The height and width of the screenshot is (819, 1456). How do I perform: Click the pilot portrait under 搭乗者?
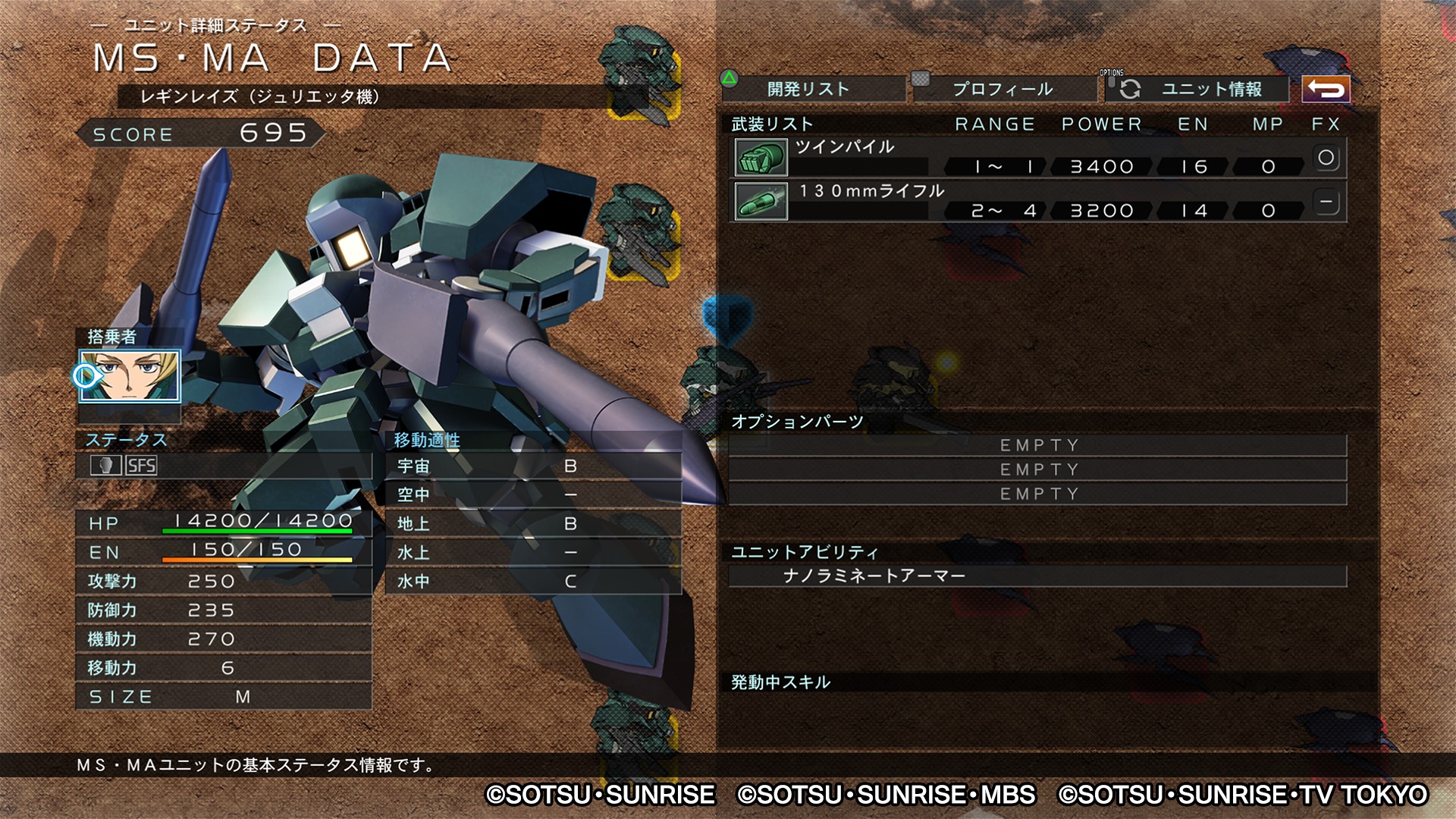(x=130, y=376)
